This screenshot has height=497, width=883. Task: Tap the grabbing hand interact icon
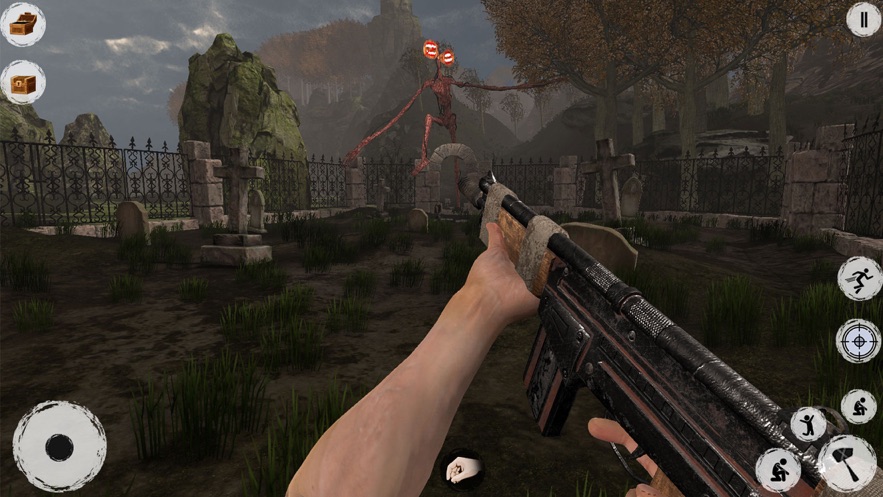tap(462, 467)
